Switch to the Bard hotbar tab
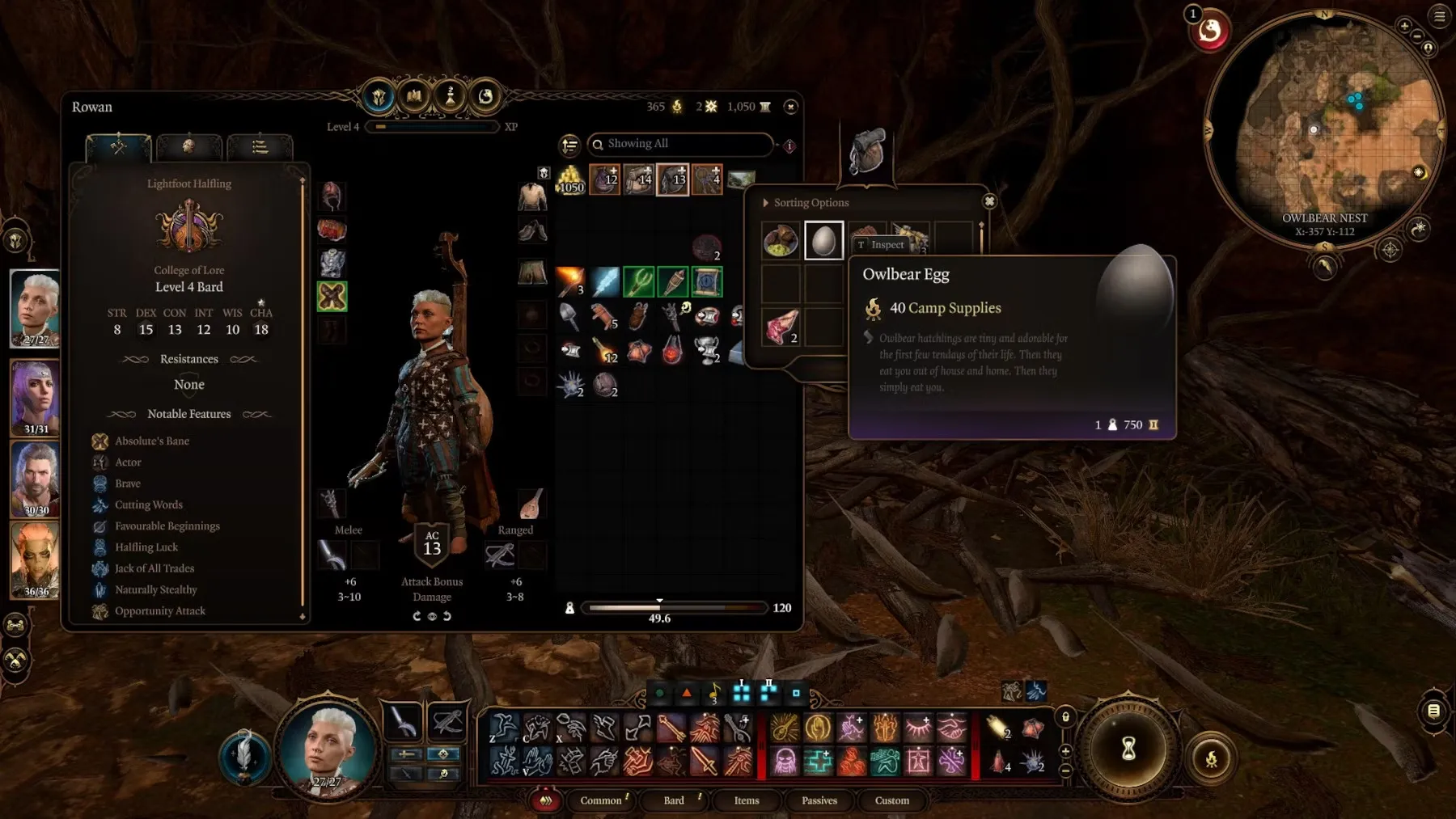Screen dimensions: 1456x819 click(674, 800)
